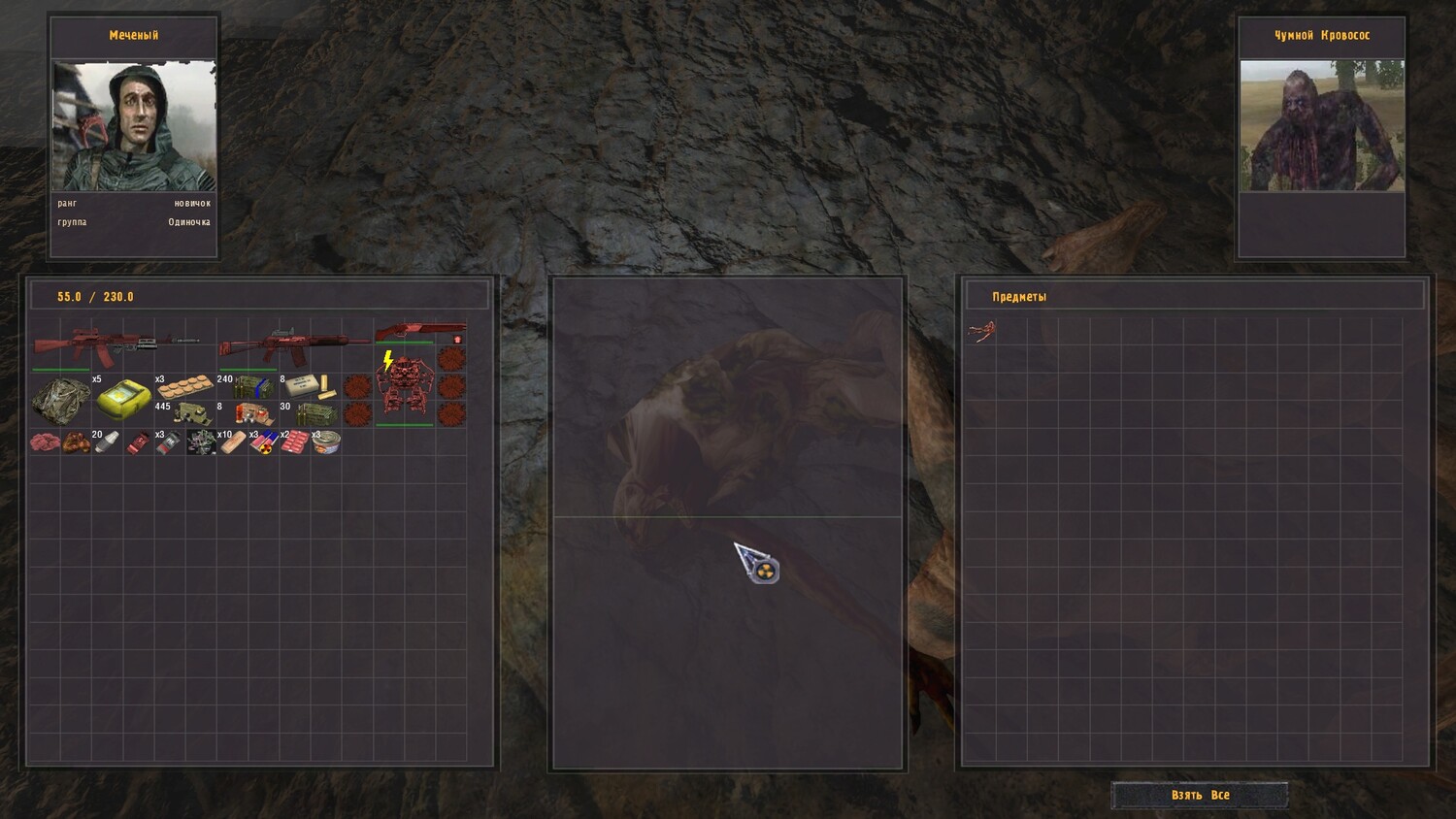Select the sawed-off shotgun slot

coord(418,331)
